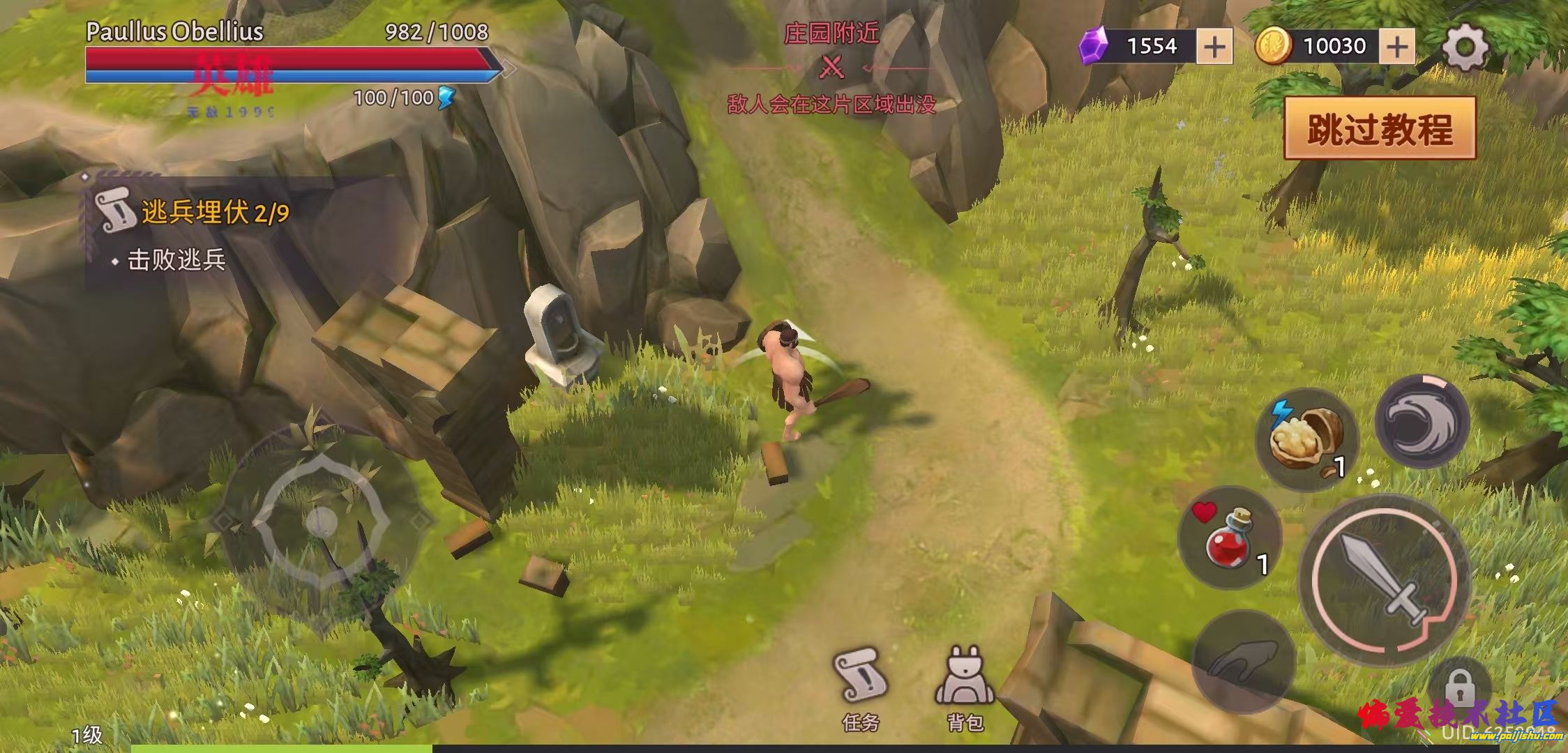Drink the red health potion

(x=1230, y=538)
